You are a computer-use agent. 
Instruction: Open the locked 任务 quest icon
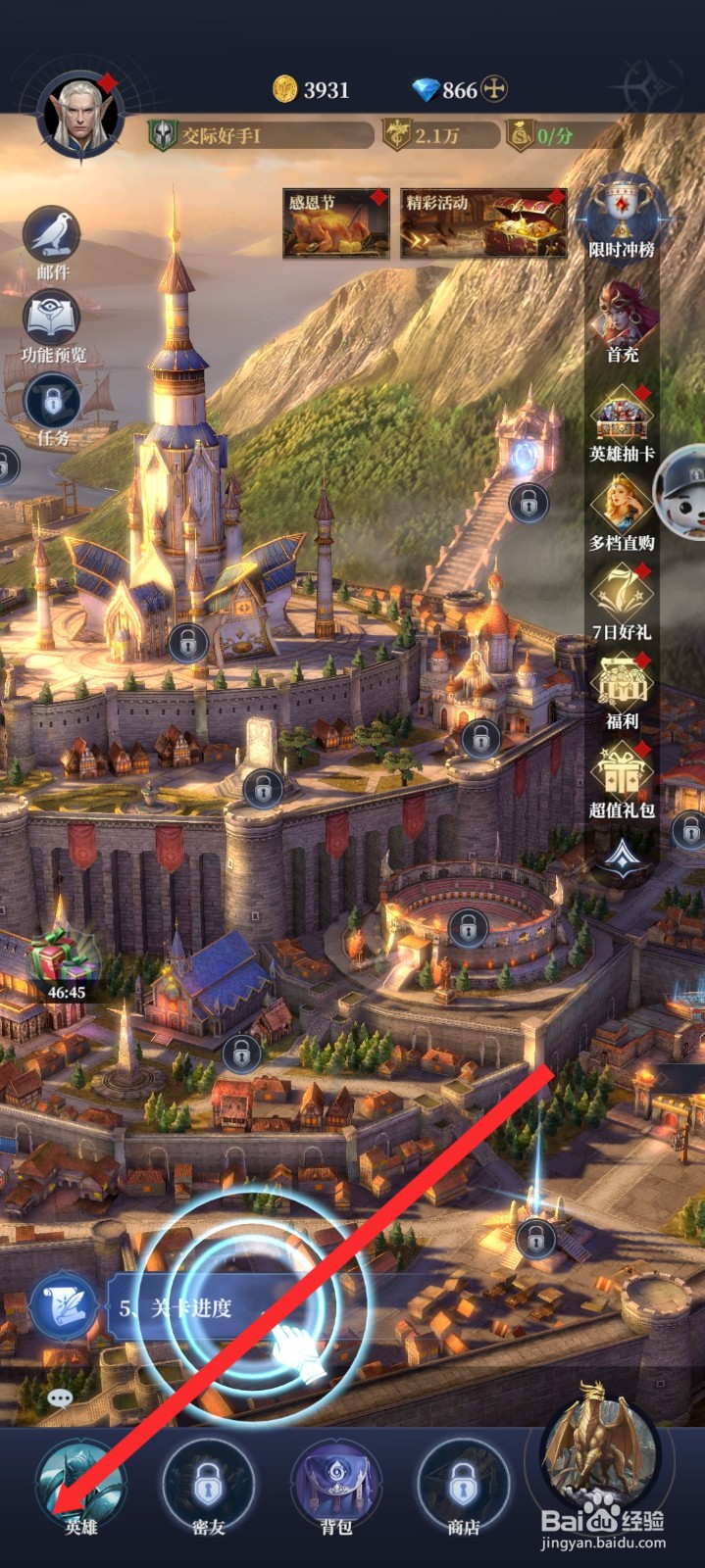tap(53, 404)
